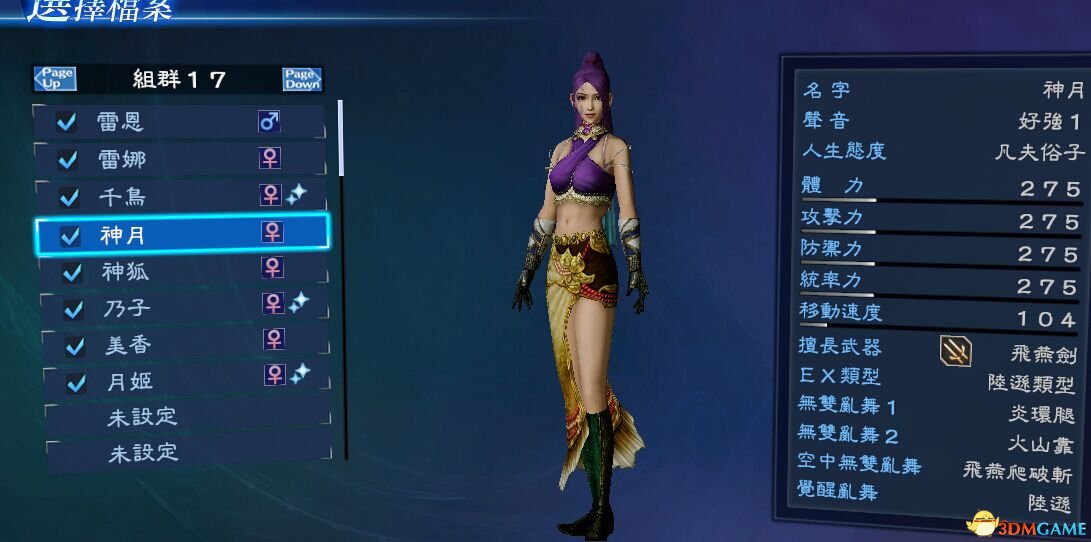
Task: Click the 千鳥 checkbox
Action: 69,197
